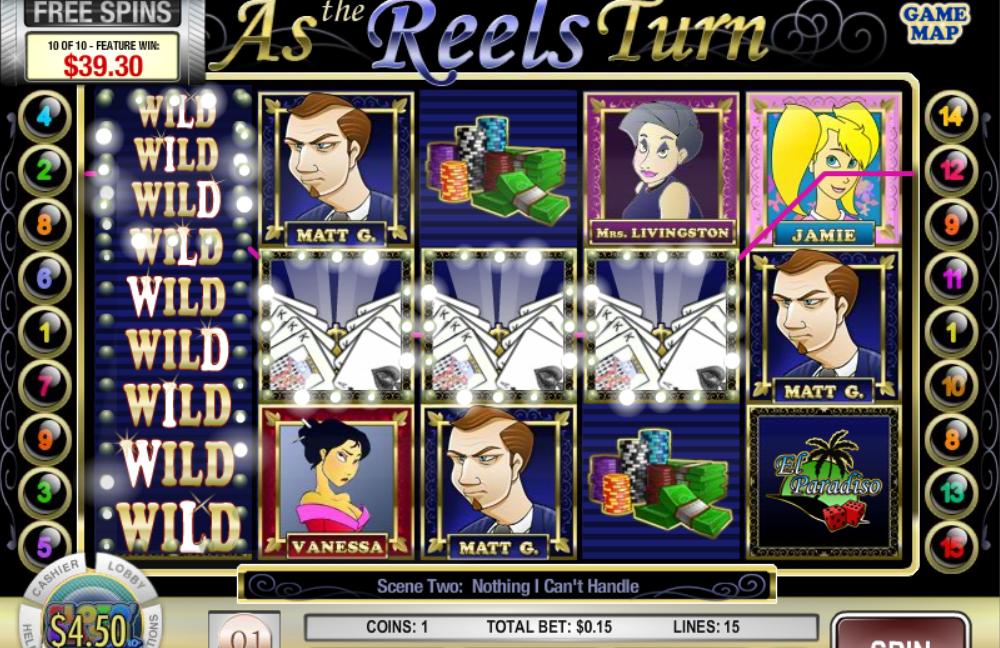Choose payline number 5
Image resolution: width=1000 pixels, height=648 pixels.
[45, 546]
